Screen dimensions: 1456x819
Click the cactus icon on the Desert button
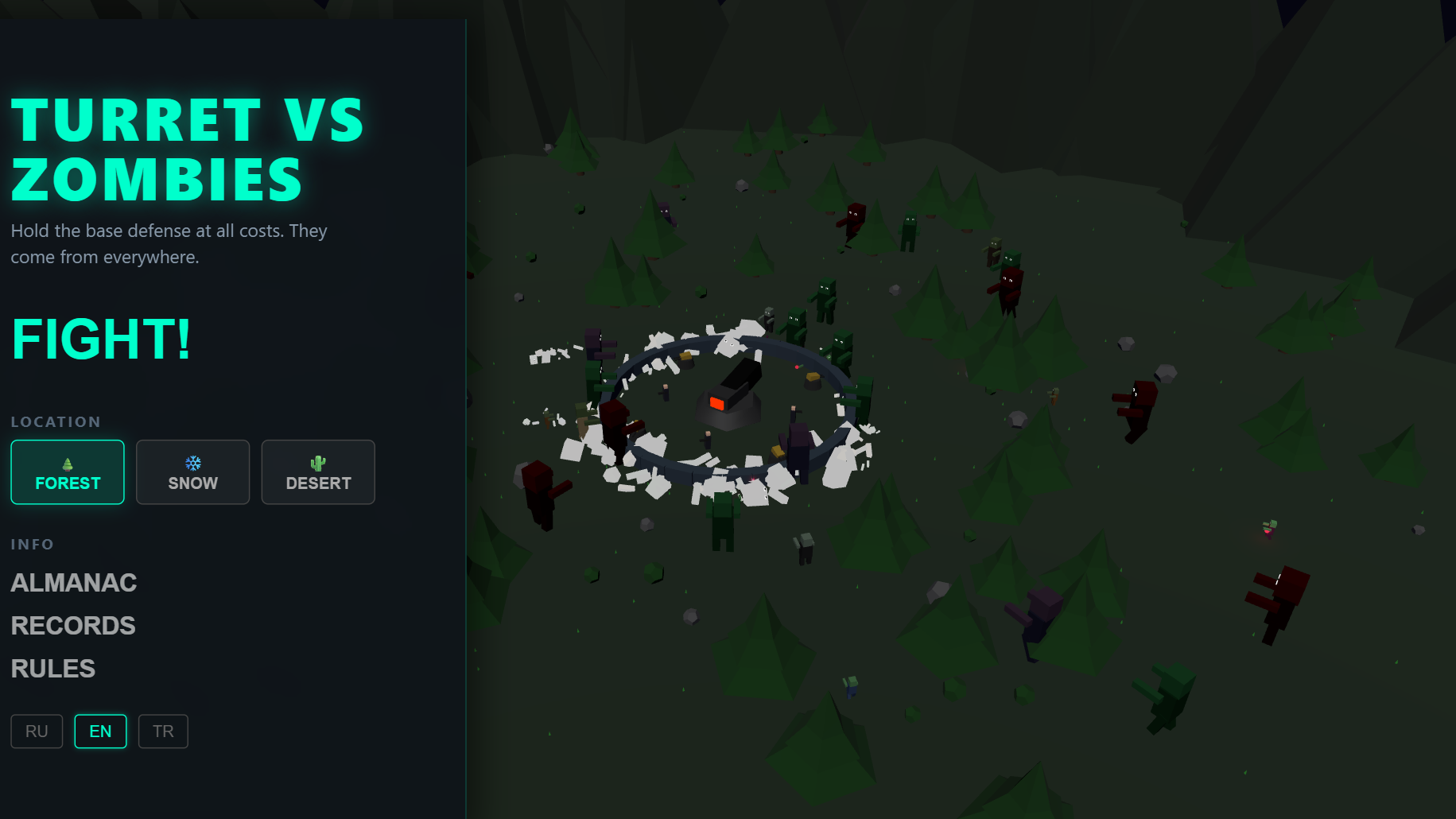click(x=318, y=461)
